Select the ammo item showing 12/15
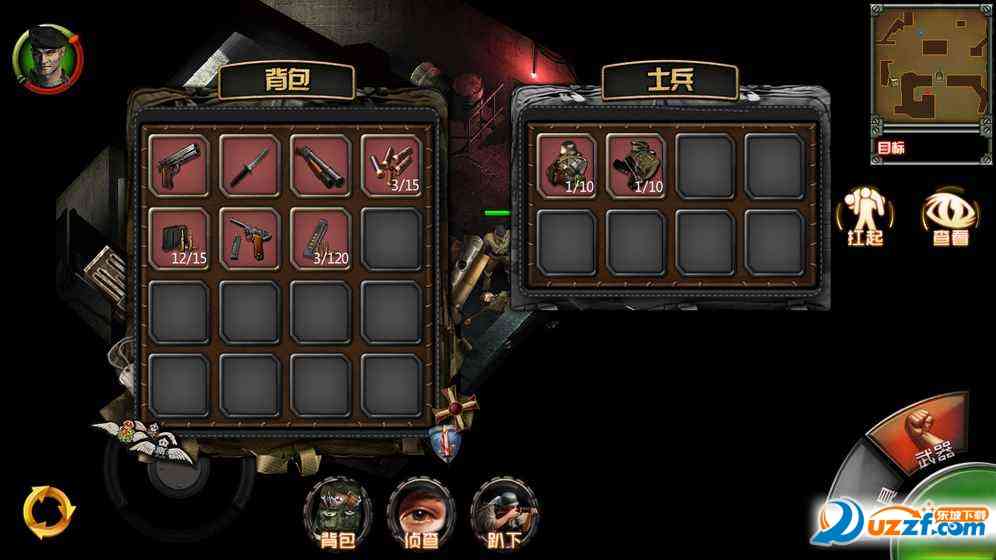The height and width of the screenshot is (560, 996). click(x=180, y=238)
